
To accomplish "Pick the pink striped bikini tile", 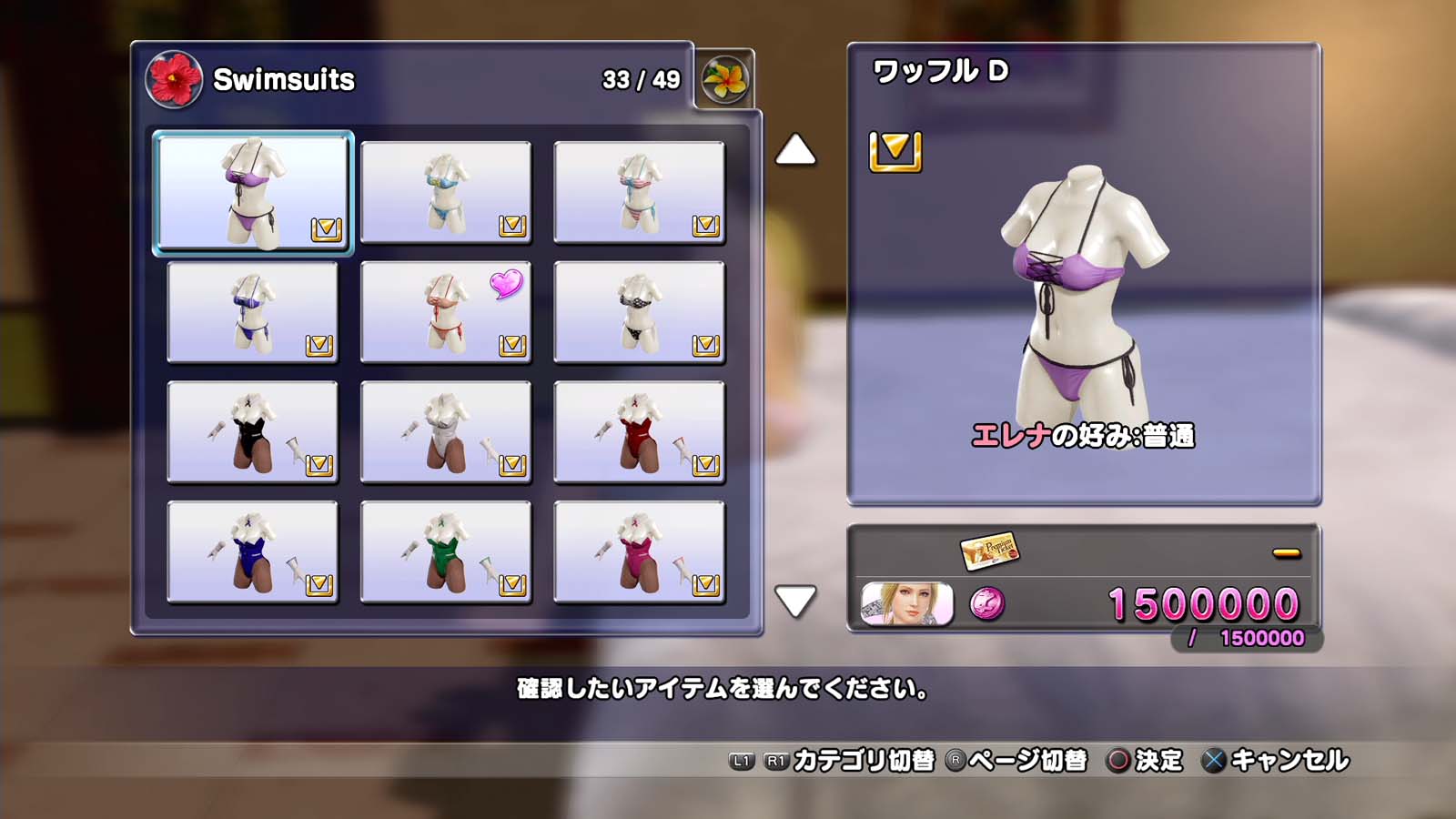I will pos(639,192).
